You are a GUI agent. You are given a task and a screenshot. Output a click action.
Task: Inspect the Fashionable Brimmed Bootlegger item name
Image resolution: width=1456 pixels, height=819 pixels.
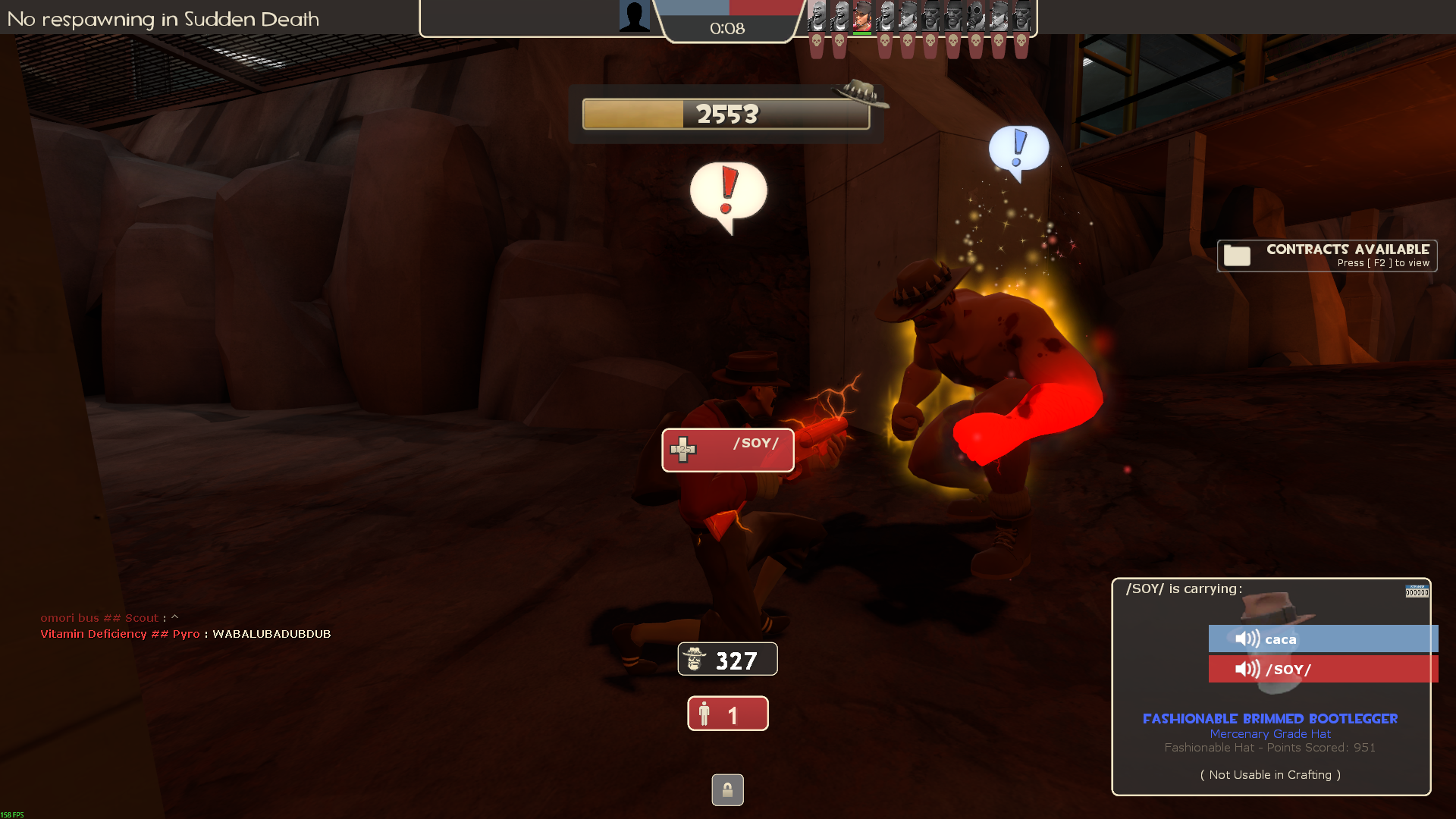pyautogui.click(x=1270, y=718)
